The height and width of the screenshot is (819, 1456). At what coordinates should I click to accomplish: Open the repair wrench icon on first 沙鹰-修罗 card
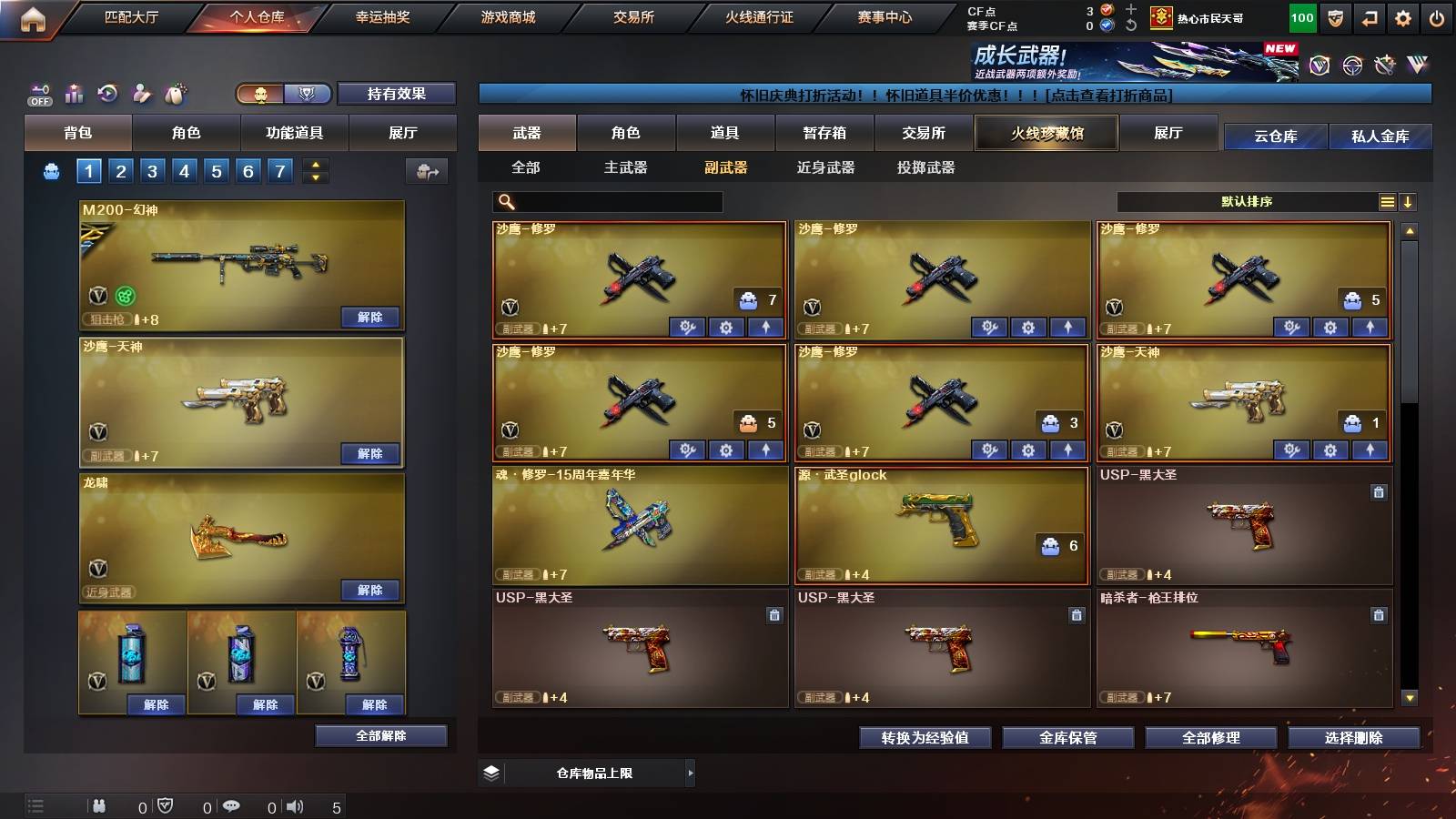point(689,326)
